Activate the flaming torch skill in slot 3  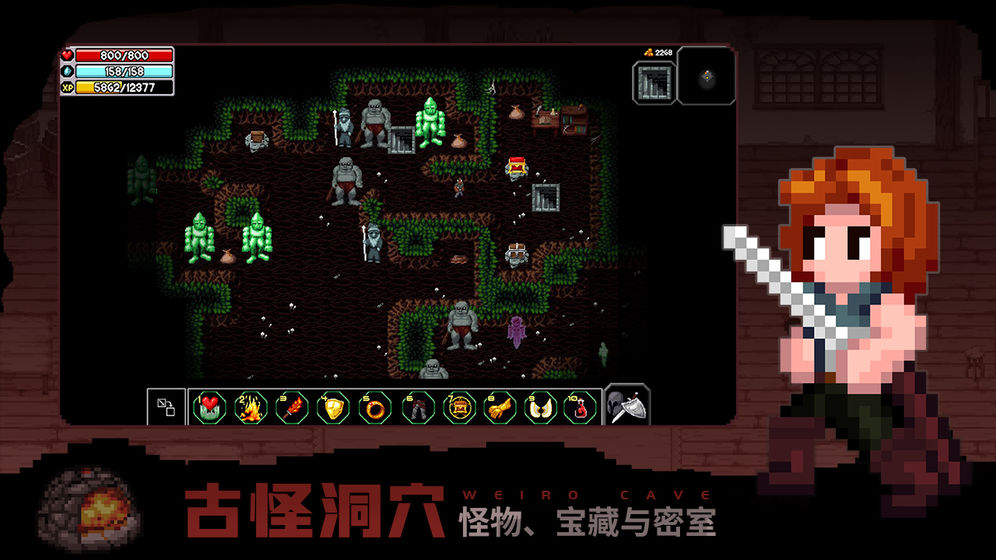coord(292,408)
